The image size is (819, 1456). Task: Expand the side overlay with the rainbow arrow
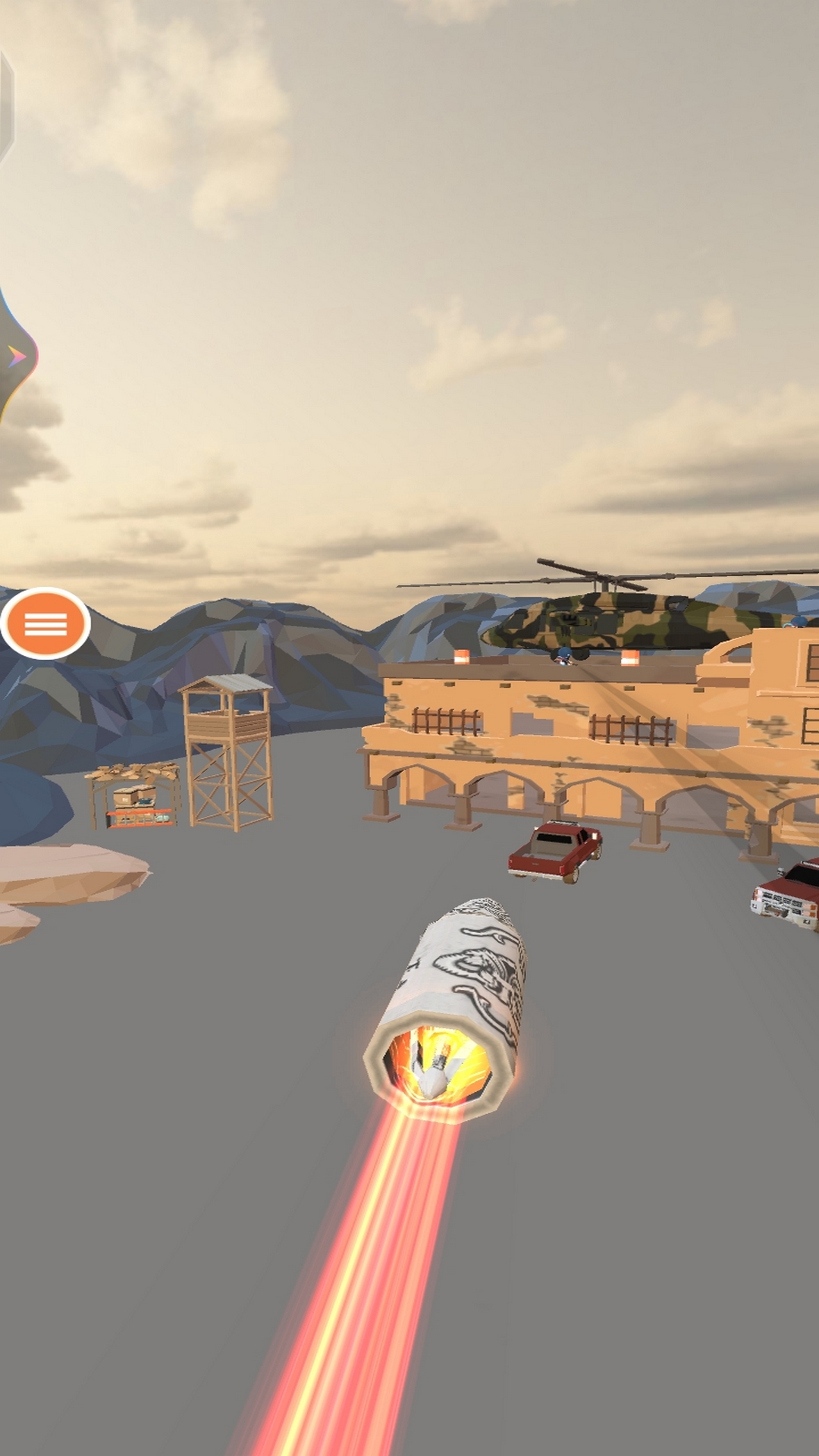[17, 356]
